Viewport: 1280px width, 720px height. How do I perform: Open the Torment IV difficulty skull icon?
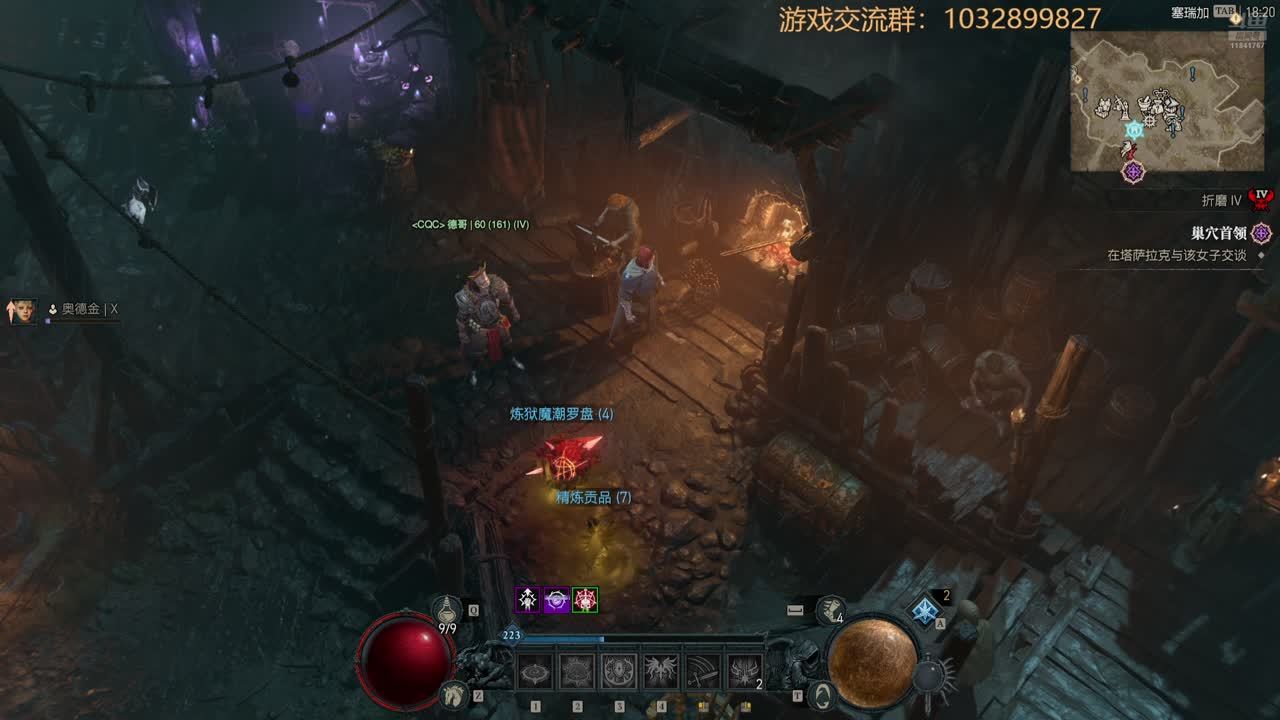(x=1262, y=197)
